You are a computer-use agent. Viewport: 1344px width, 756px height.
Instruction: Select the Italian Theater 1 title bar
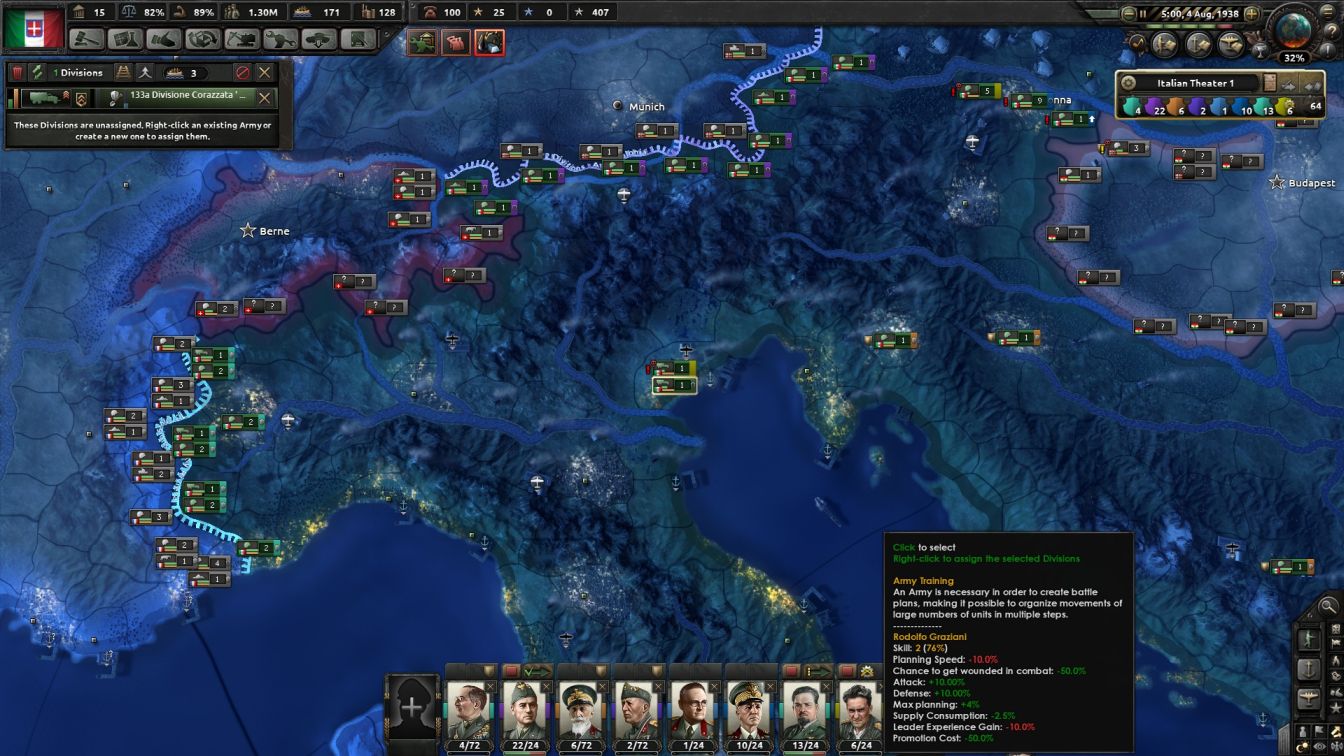(1195, 83)
